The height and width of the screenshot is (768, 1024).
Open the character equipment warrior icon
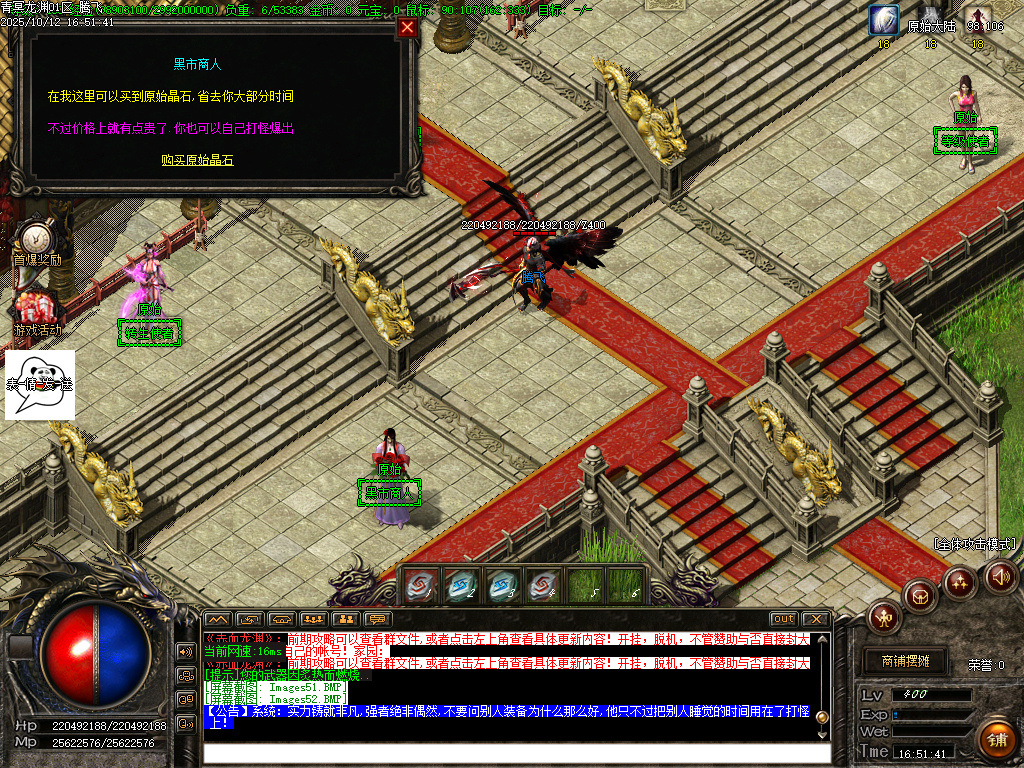tap(885, 616)
